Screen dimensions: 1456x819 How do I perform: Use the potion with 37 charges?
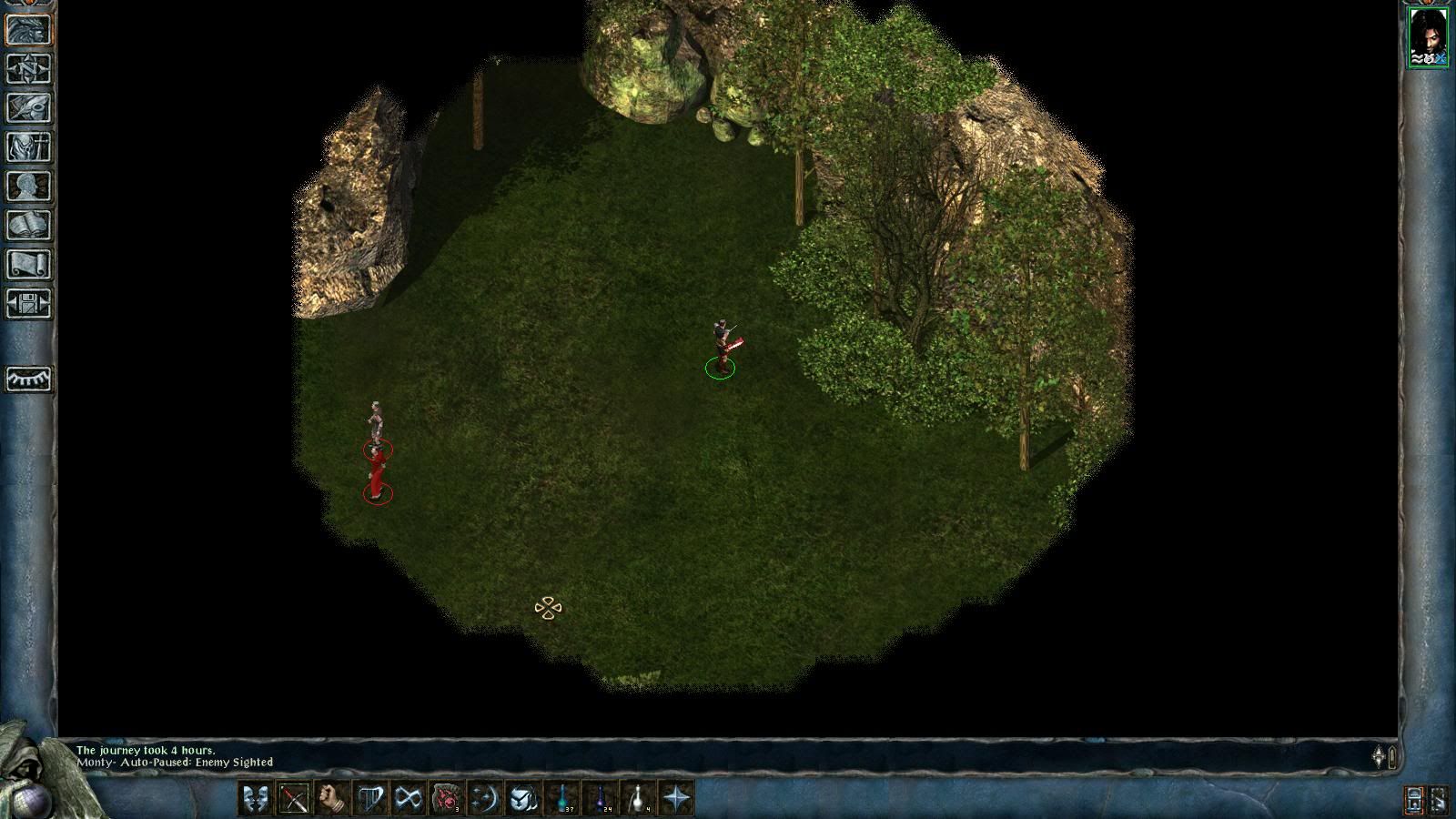pyautogui.click(x=562, y=799)
